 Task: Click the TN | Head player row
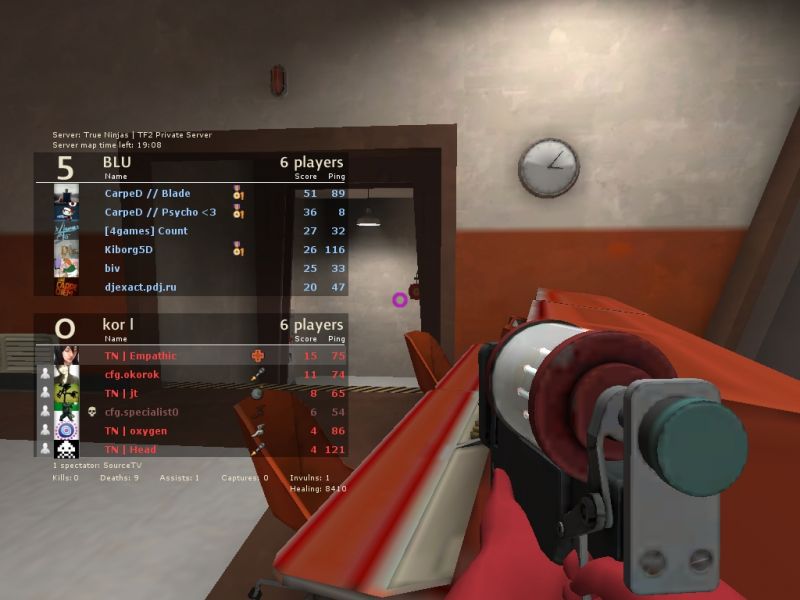pos(130,449)
